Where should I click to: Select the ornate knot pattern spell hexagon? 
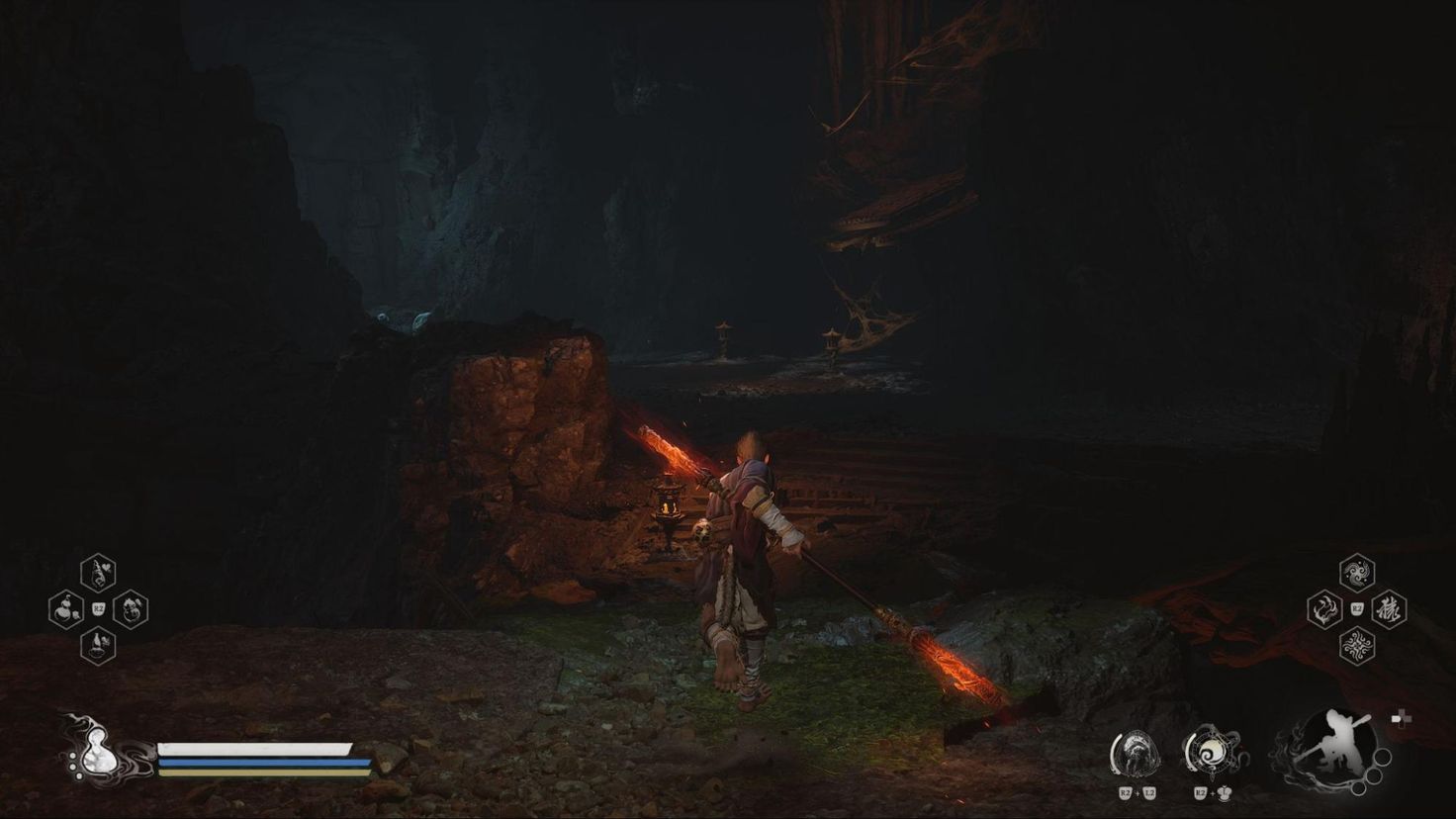pyautogui.click(x=1357, y=646)
